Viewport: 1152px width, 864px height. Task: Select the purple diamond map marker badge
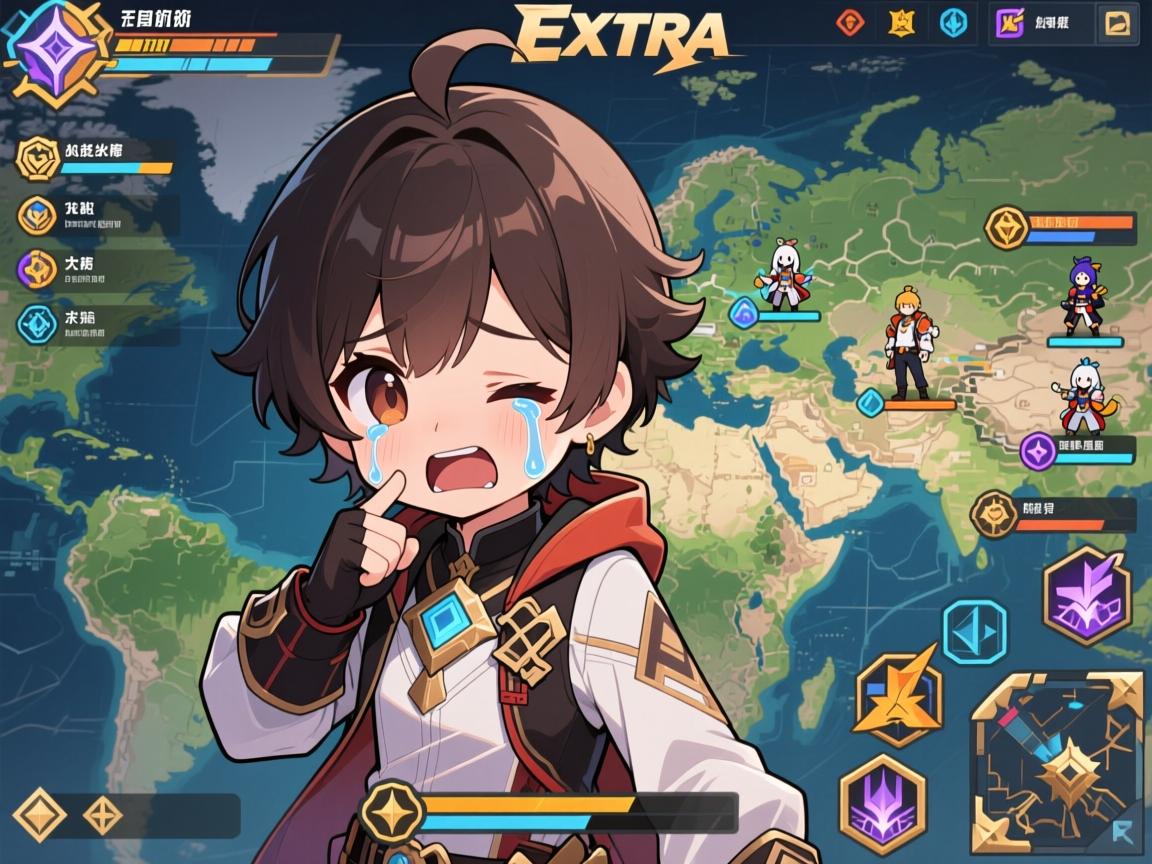click(x=1038, y=451)
